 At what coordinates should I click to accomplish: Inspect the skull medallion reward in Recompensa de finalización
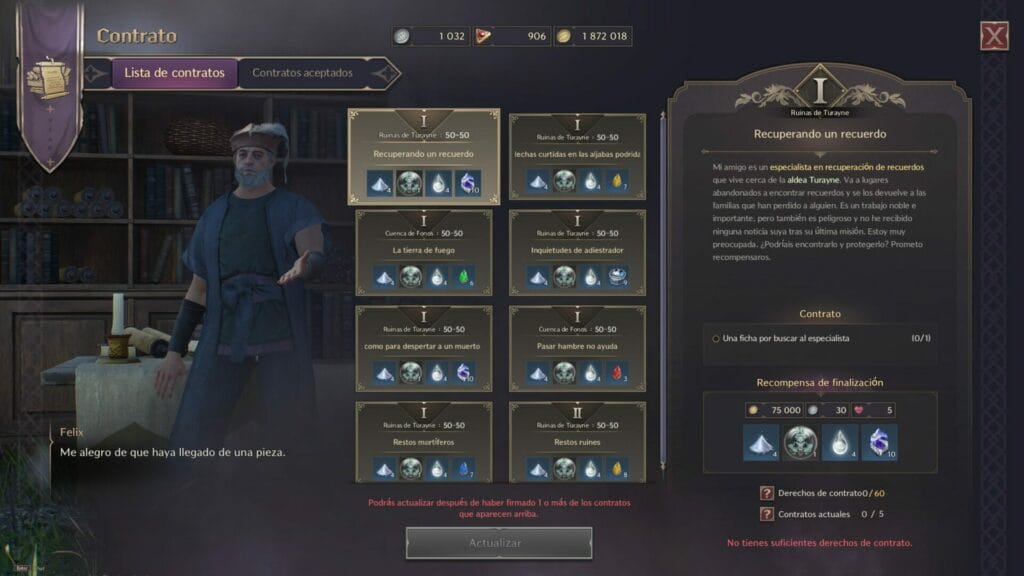(800, 442)
